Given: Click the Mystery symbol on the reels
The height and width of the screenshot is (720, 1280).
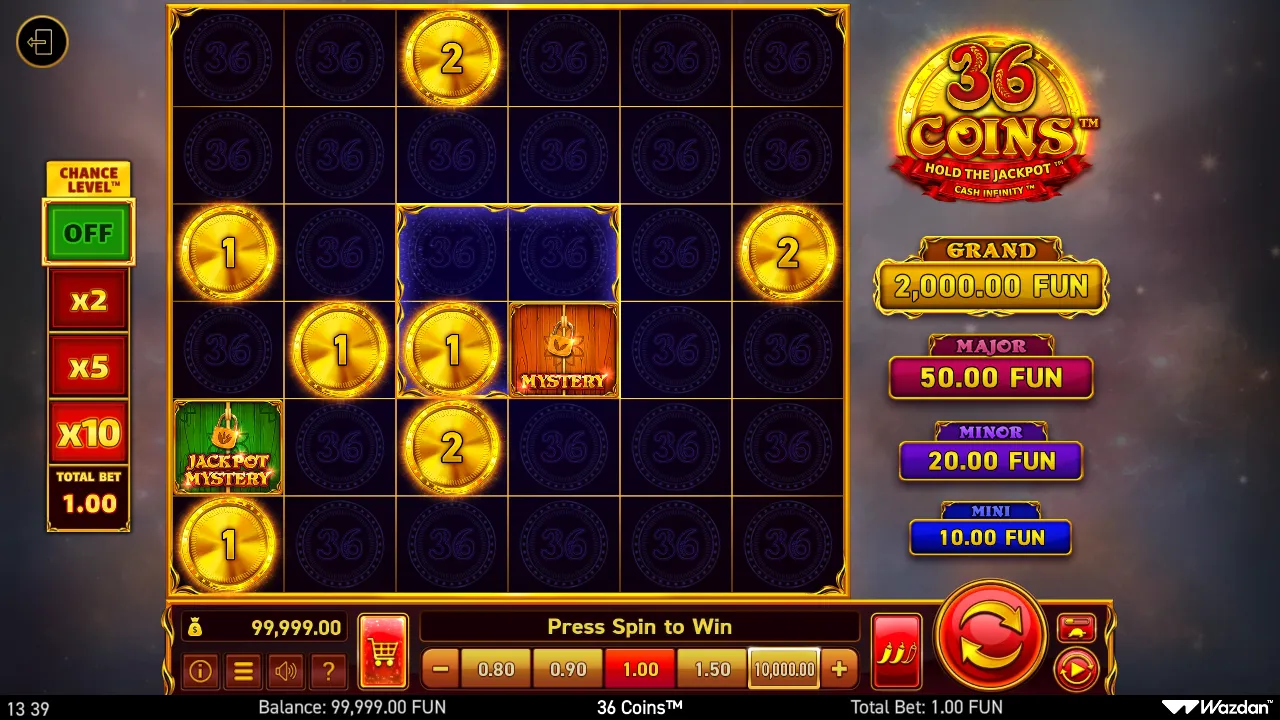Looking at the screenshot, I should 564,350.
